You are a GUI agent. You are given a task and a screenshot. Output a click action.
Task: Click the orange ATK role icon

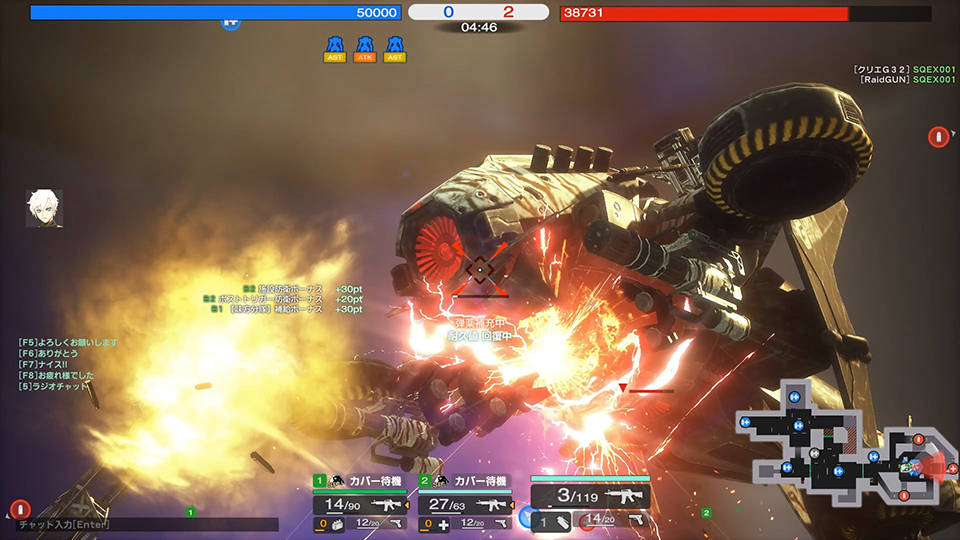pos(365,48)
